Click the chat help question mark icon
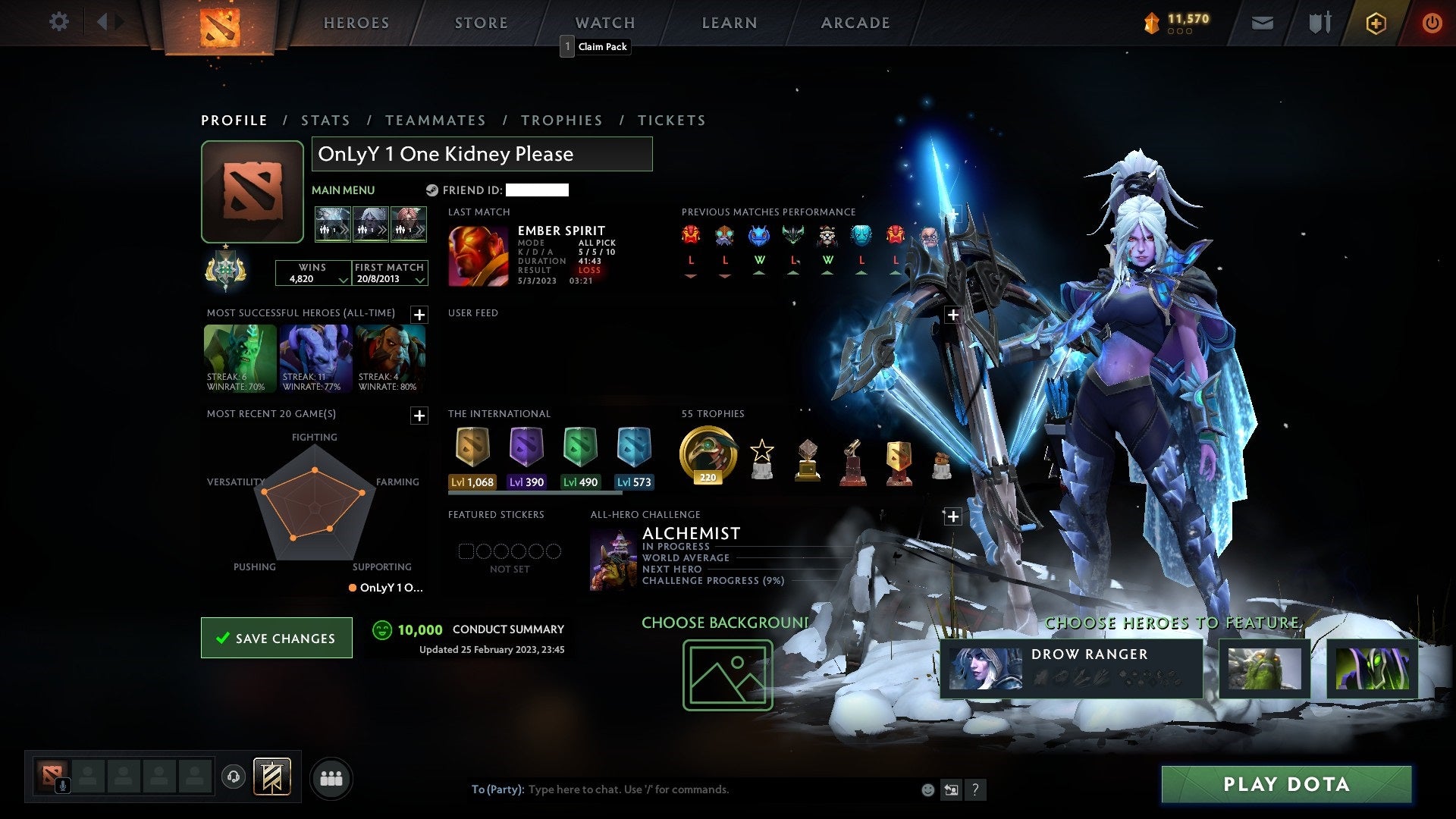The height and width of the screenshot is (819, 1456). (x=975, y=789)
